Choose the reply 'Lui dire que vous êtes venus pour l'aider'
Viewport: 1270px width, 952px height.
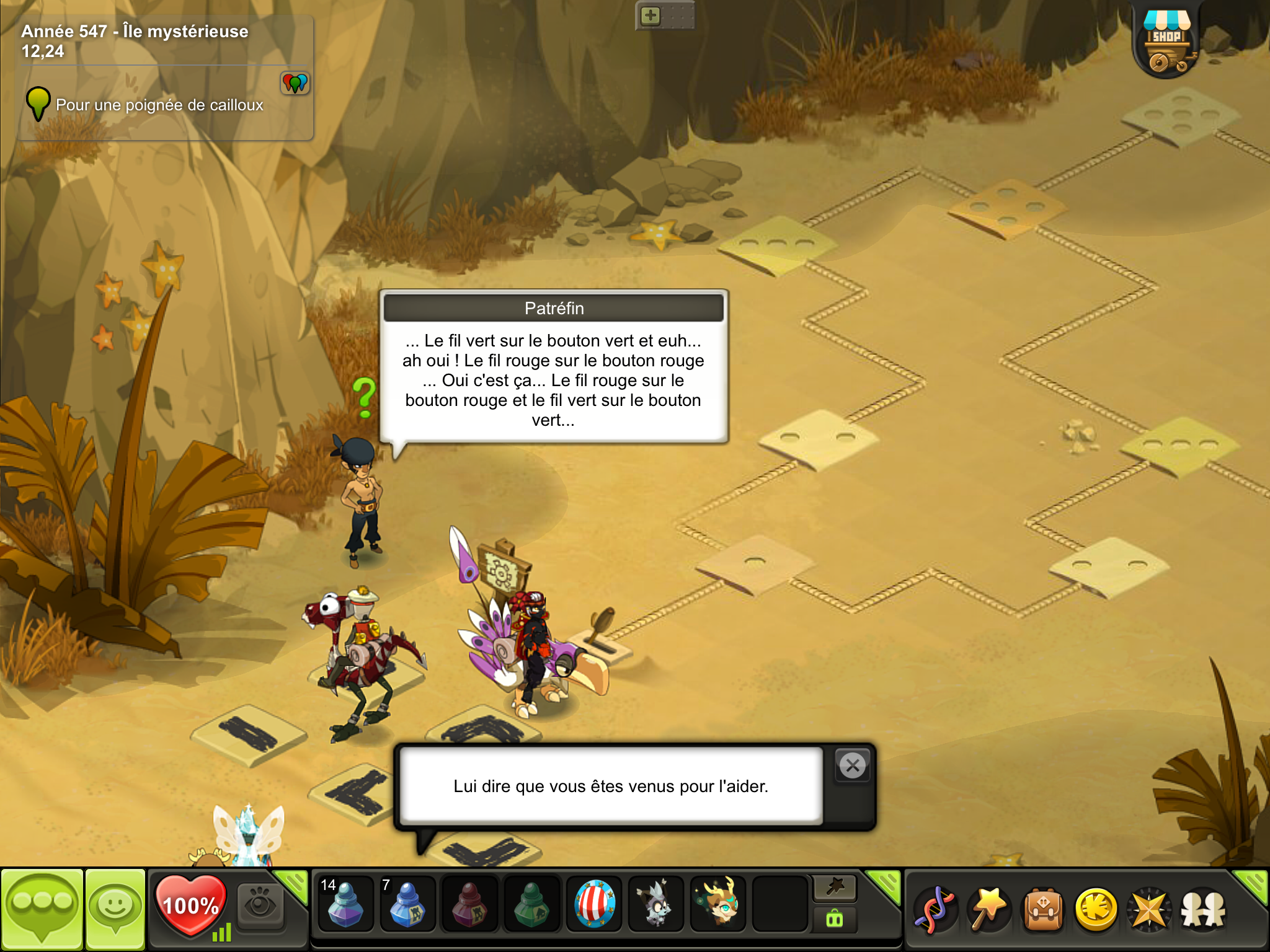(611, 786)
